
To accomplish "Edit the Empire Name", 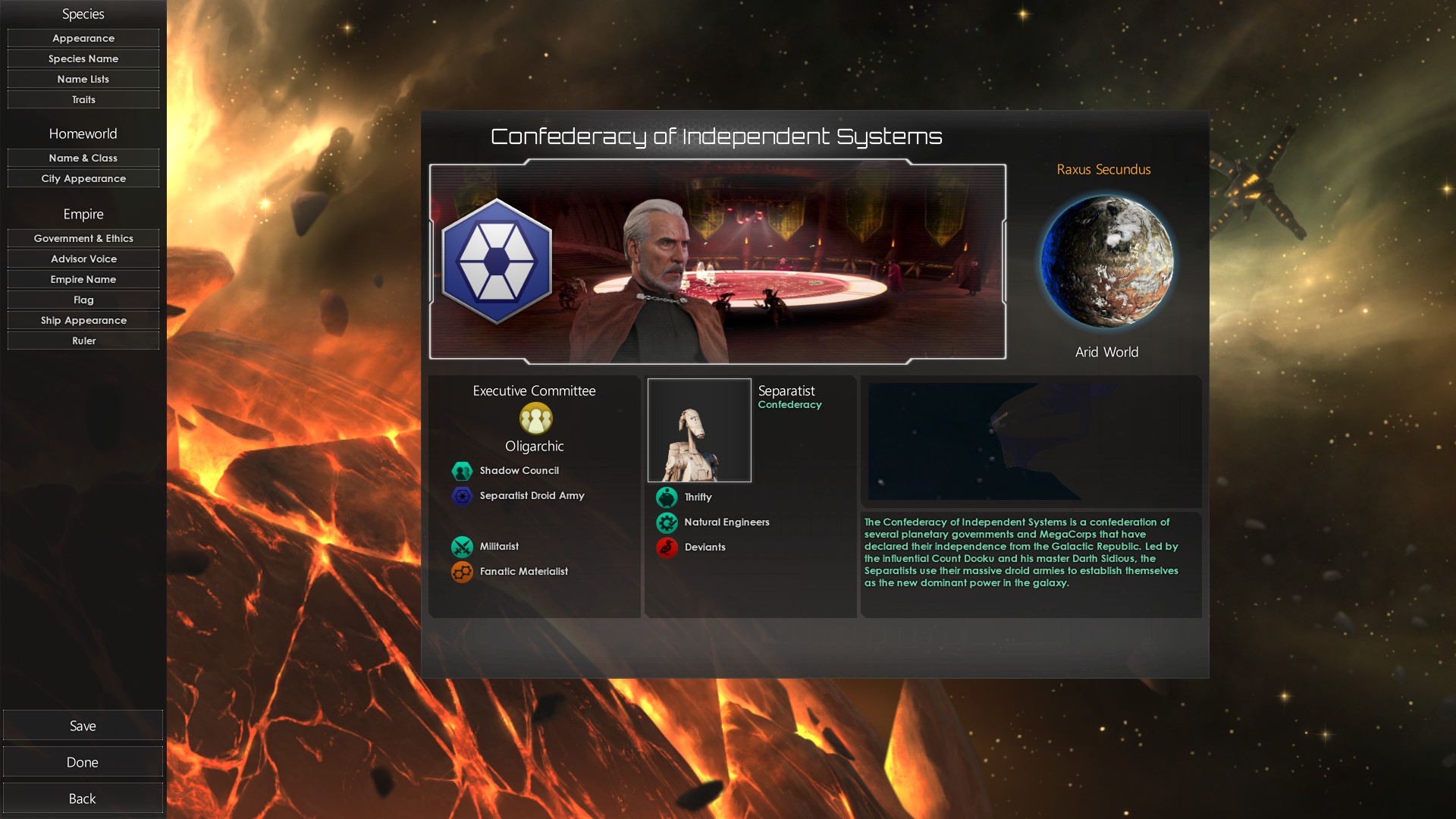I will point(83,279).
